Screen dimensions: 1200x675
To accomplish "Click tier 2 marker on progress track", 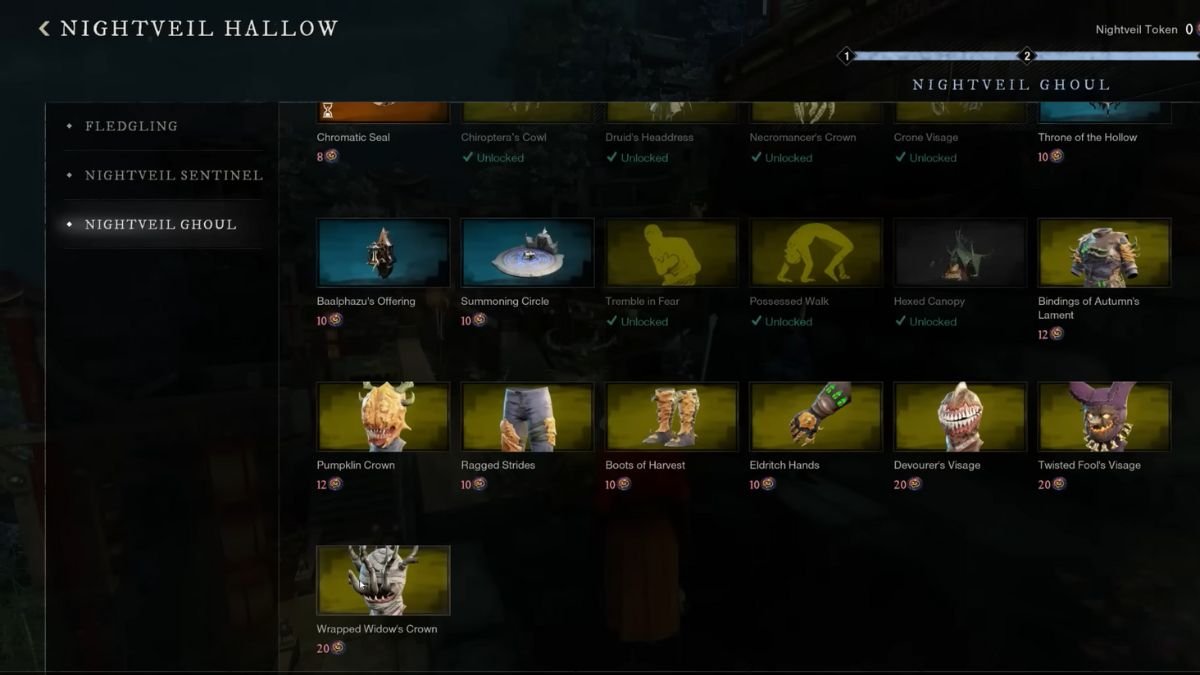I will tap(1026, 56).
